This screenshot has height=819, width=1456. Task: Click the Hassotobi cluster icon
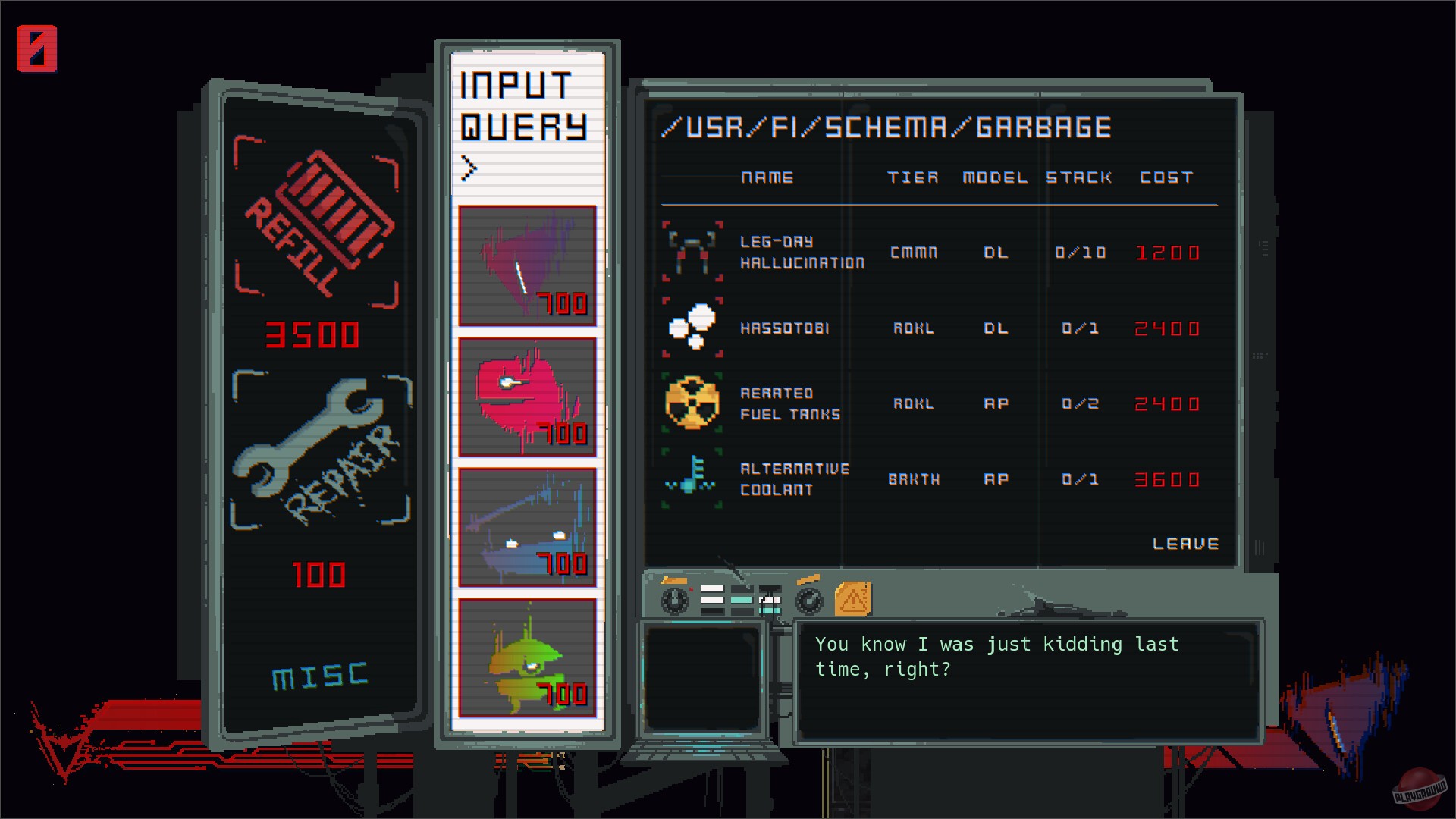[x=691, y=328]
